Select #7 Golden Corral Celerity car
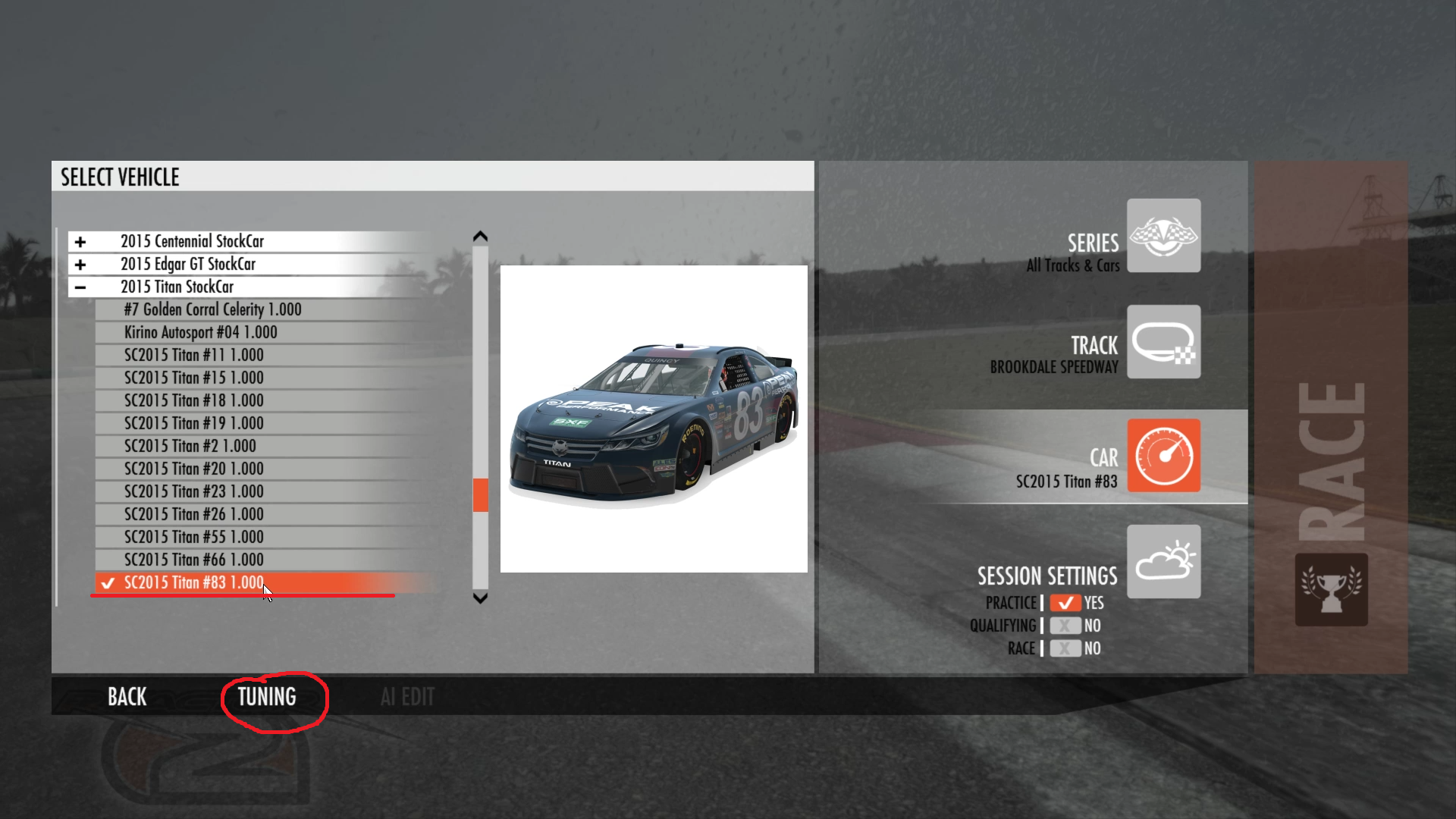1456x819 pixels. coord(213,309)
